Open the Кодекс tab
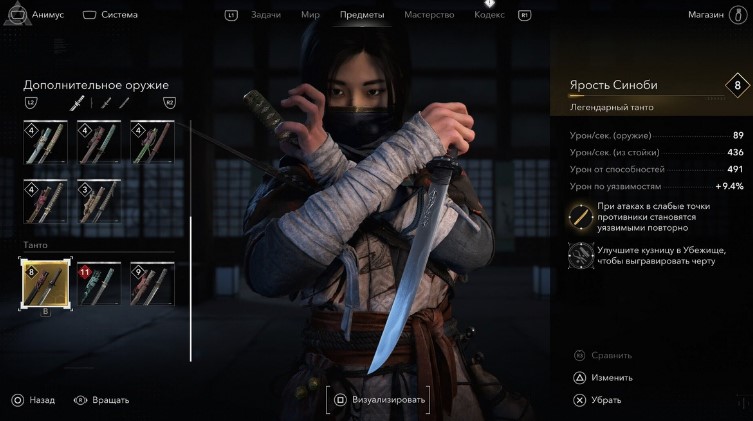 pos(489,15)
